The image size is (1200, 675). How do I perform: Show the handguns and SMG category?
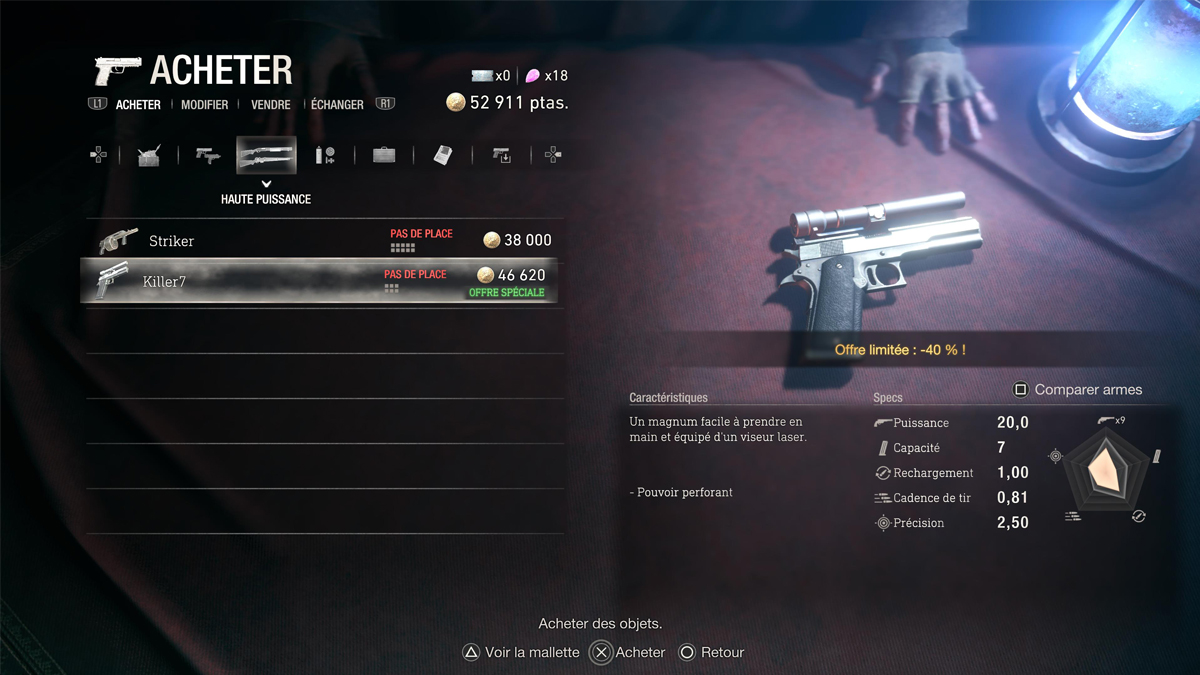pyautogui.click(x=208, y=155)
